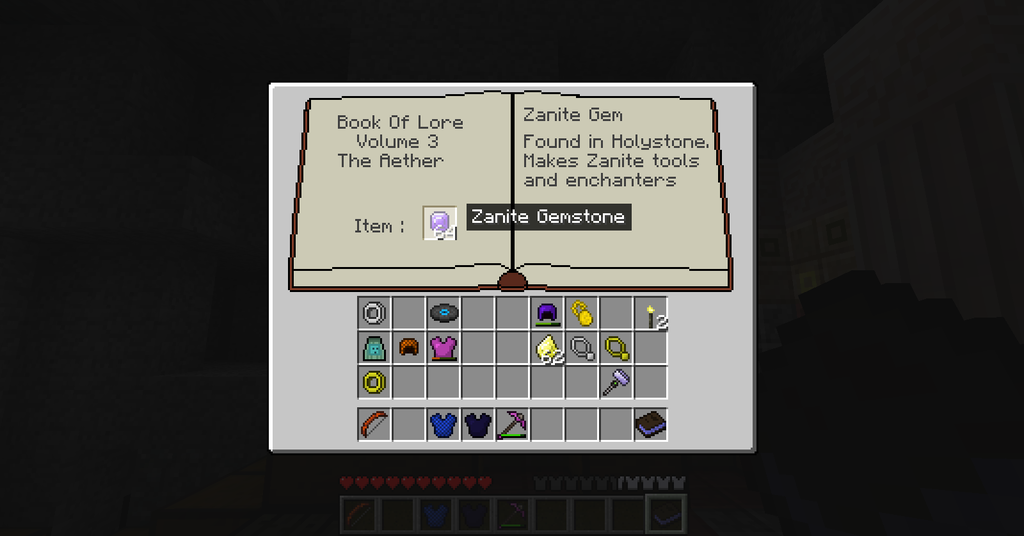Click the gold pendant with round charm
The height and width of the screenshot is (536, 1024).
(x=616, y=348)
